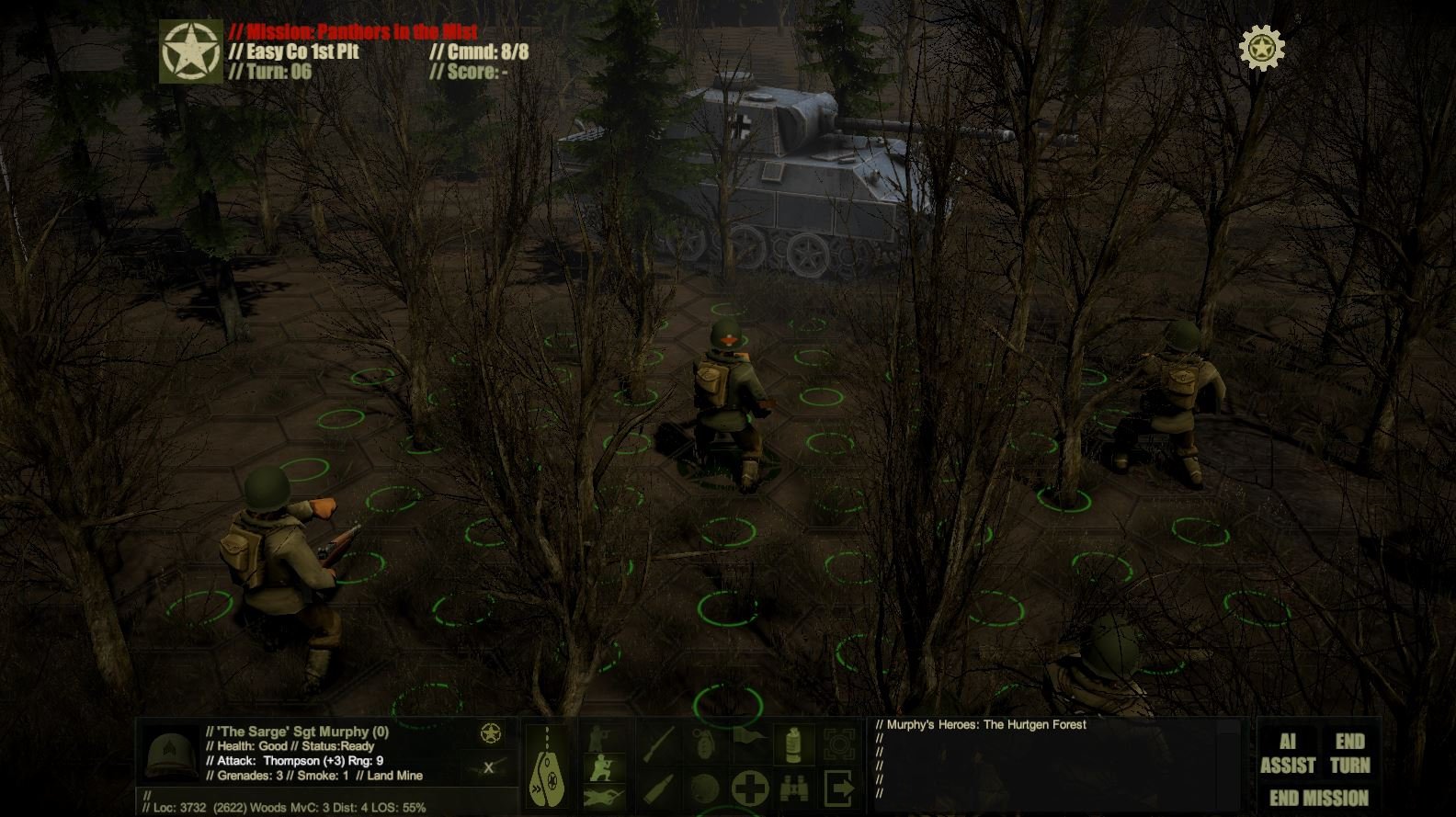This screenshot has width=1456, height=817.
Task: Select the bullet aimed-shot icon
Action: click(x=658, y=788)
